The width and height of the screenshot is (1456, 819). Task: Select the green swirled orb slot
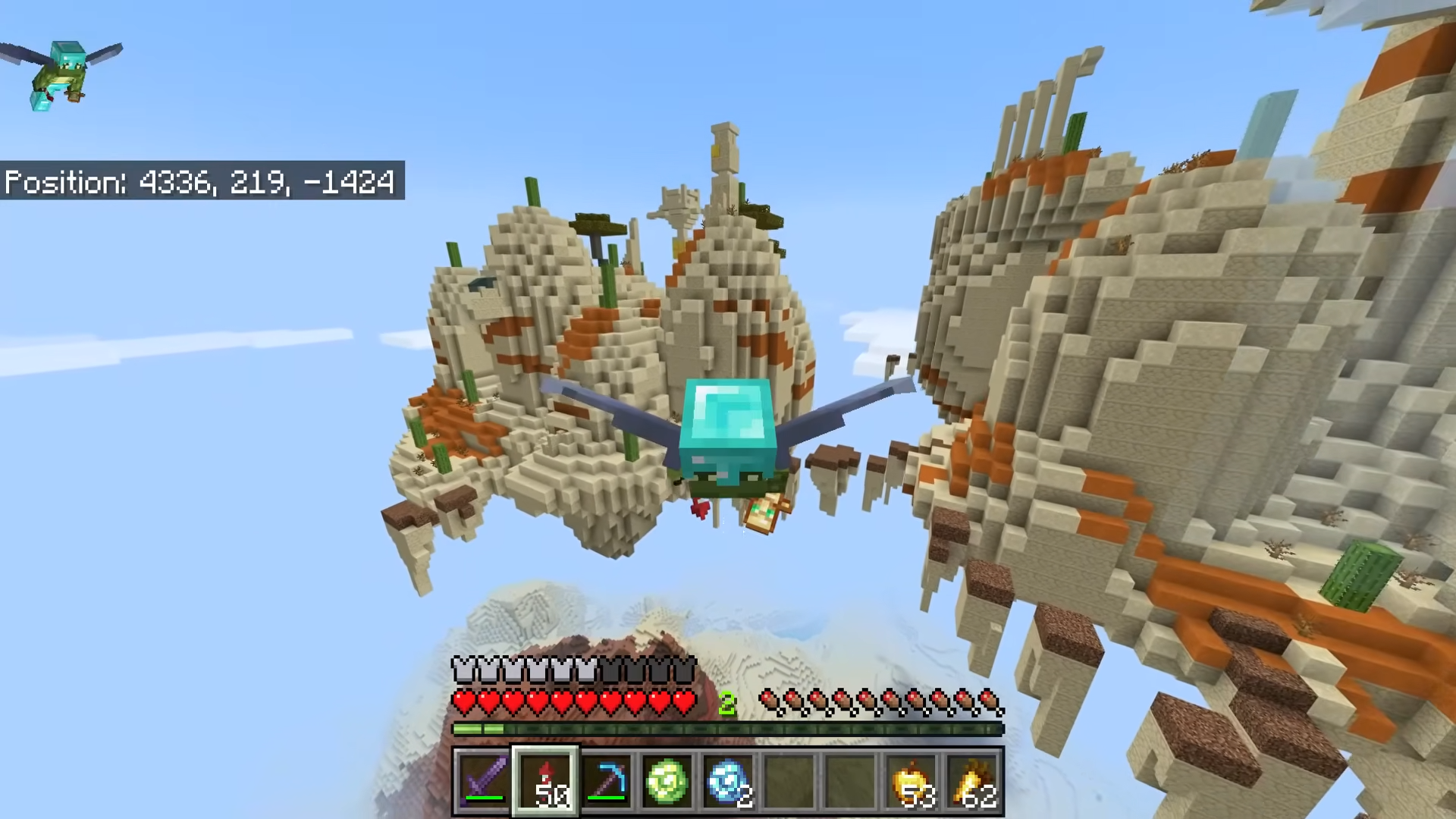point(667,780)
